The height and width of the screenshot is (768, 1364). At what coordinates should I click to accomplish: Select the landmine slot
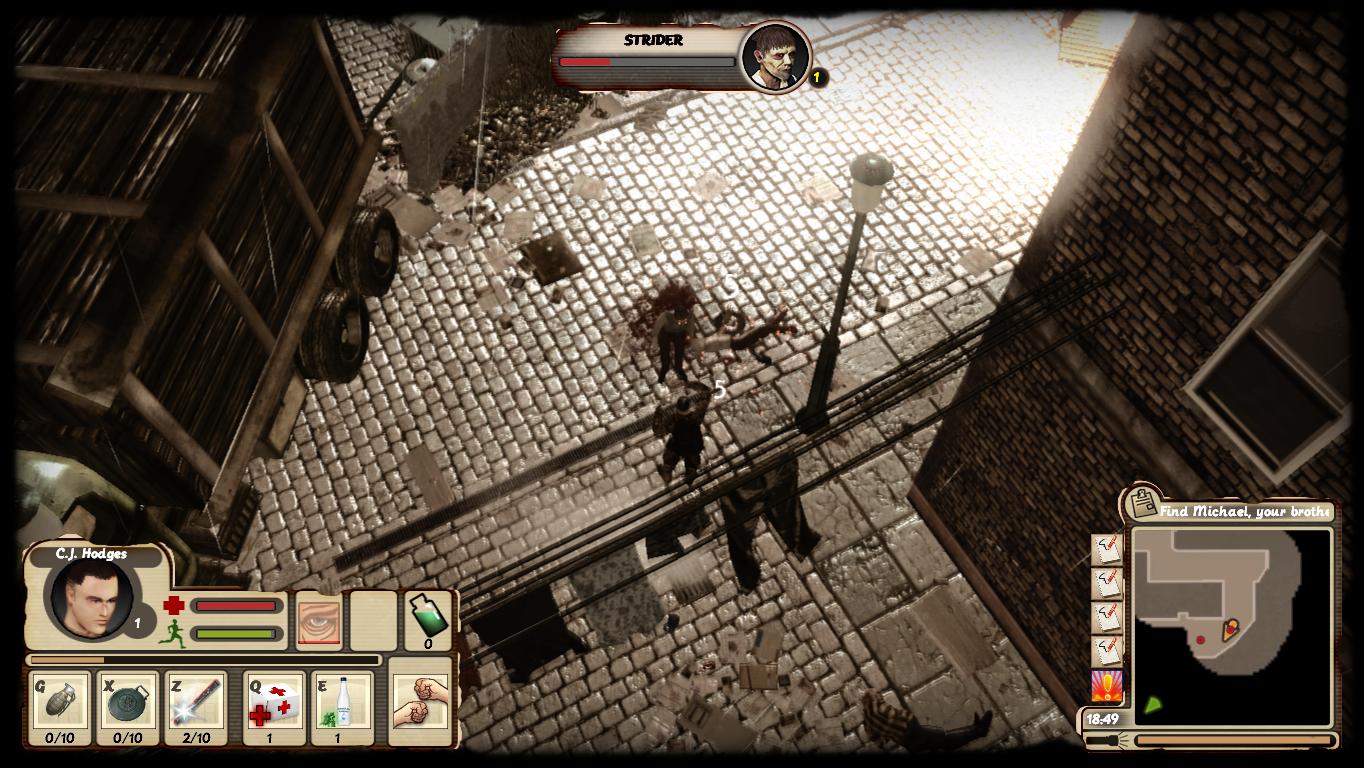[x=128, y=707]
